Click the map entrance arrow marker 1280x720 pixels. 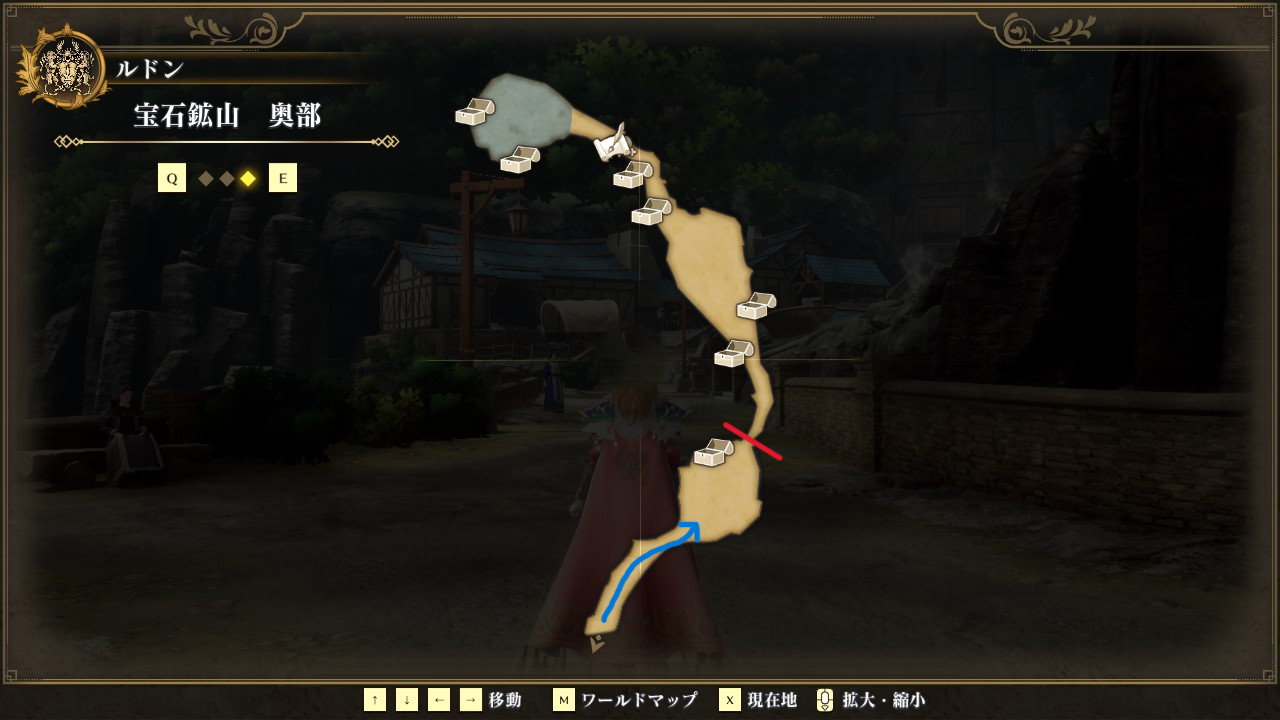click(x=597, y=645)
